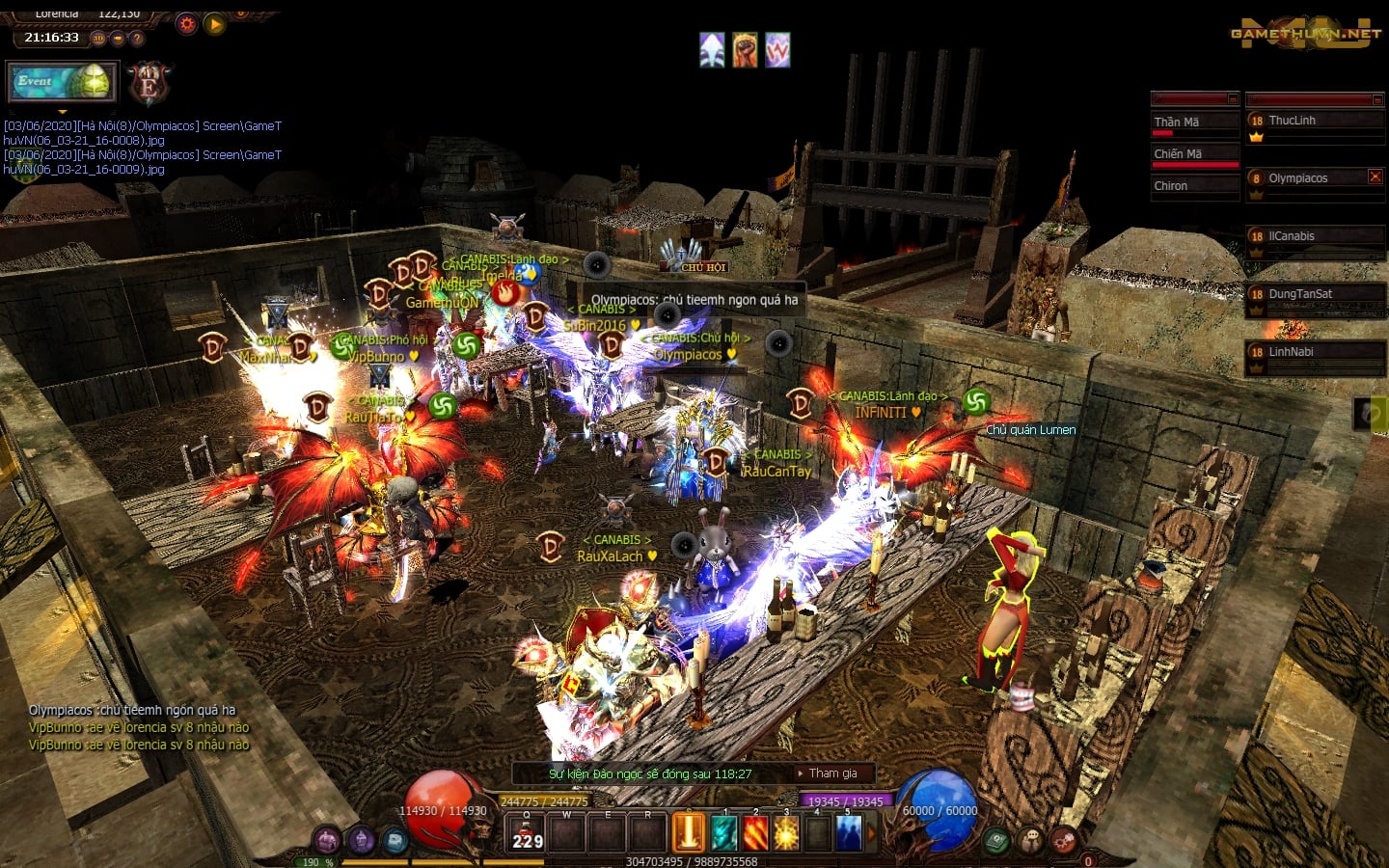Join the event with Tham gia

coord(832,773)
